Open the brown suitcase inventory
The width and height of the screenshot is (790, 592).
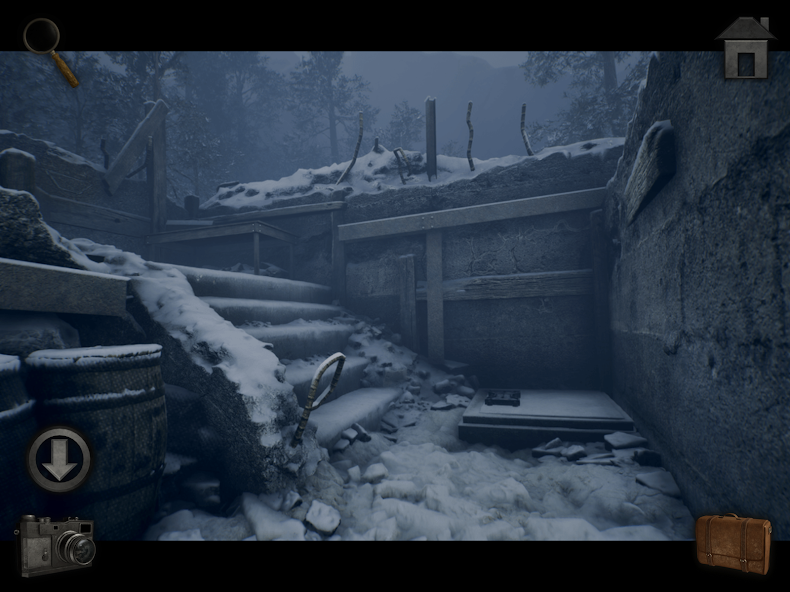point(733,543)
